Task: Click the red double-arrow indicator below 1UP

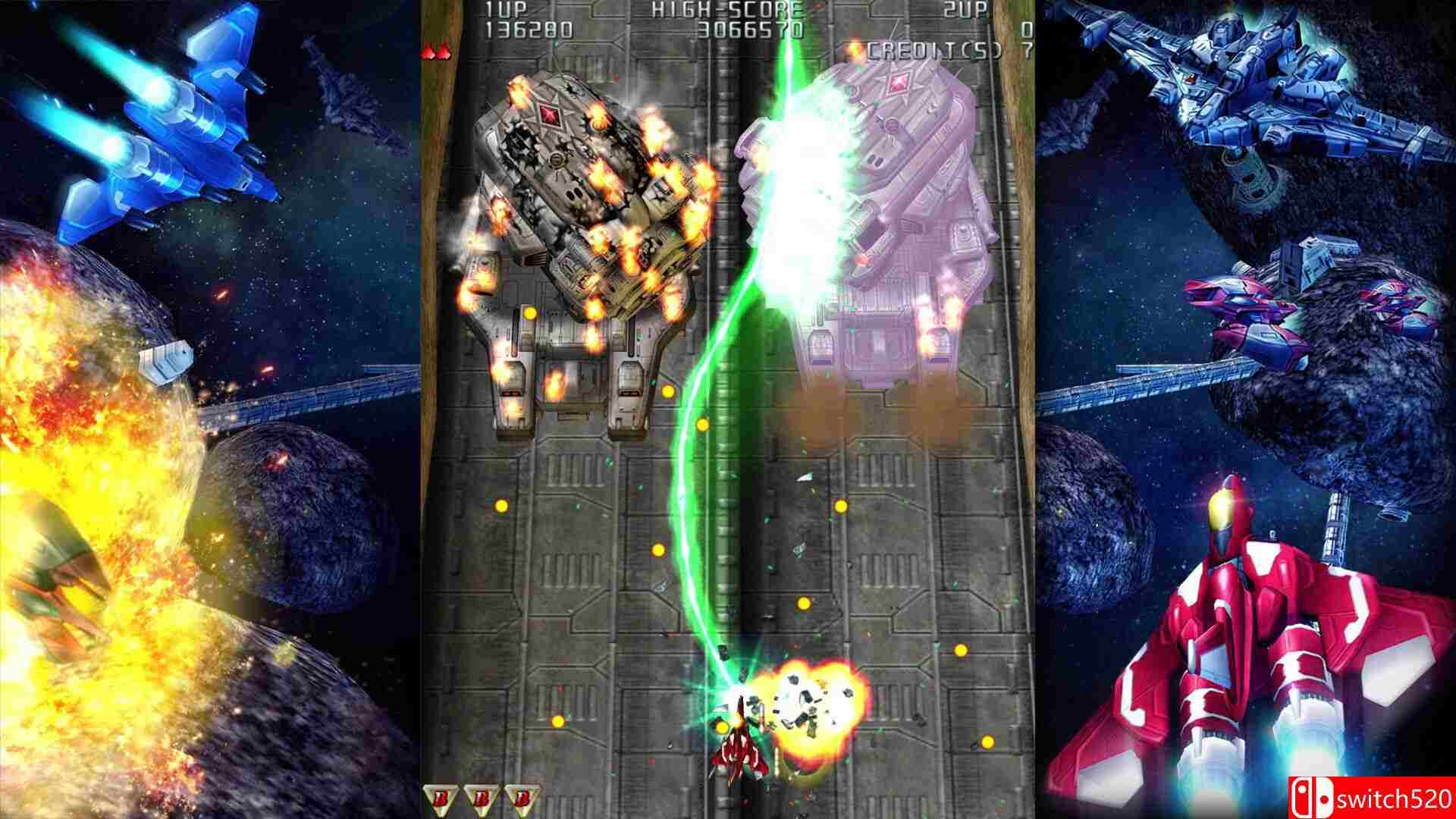Action: point(436,53)
